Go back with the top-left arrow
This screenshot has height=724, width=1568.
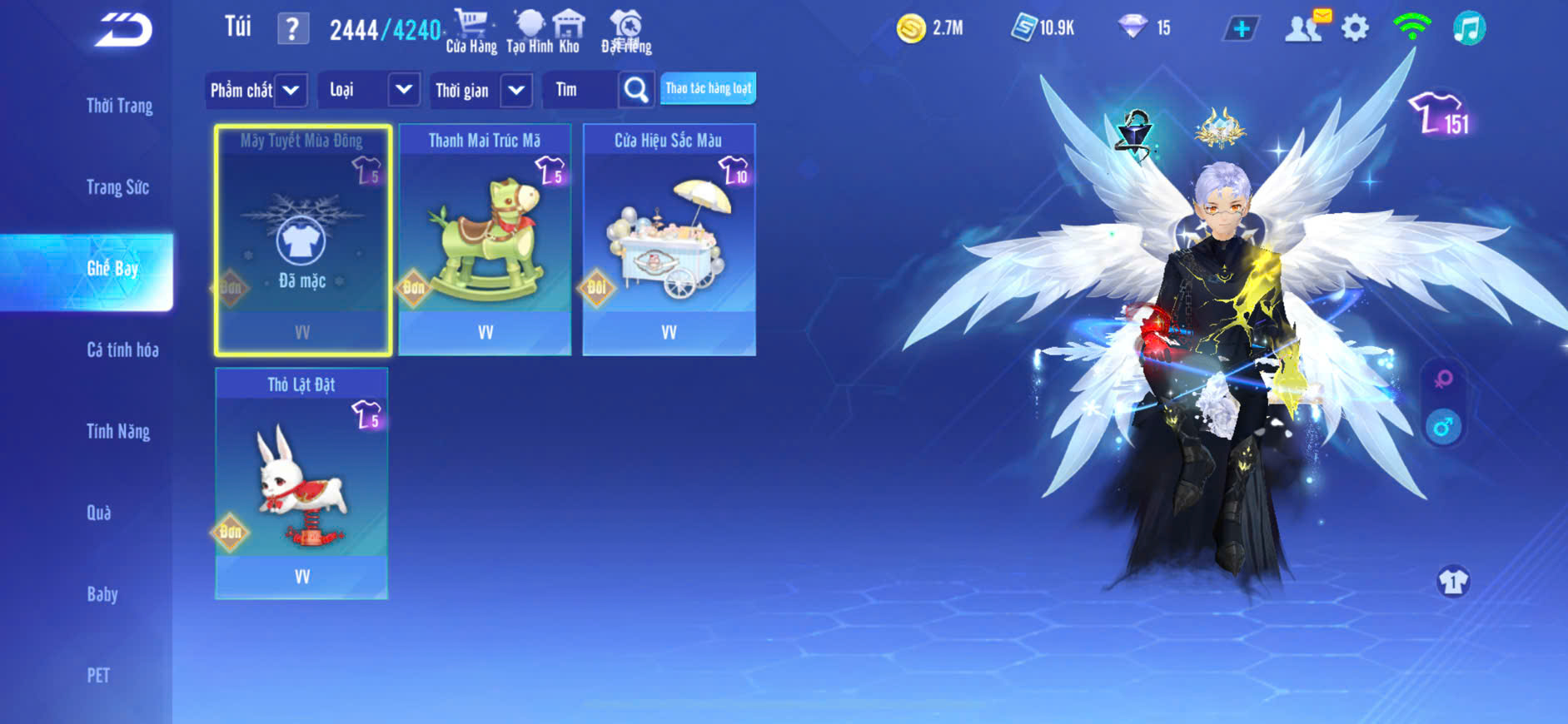pyautogui.click(x=123, y=30)
